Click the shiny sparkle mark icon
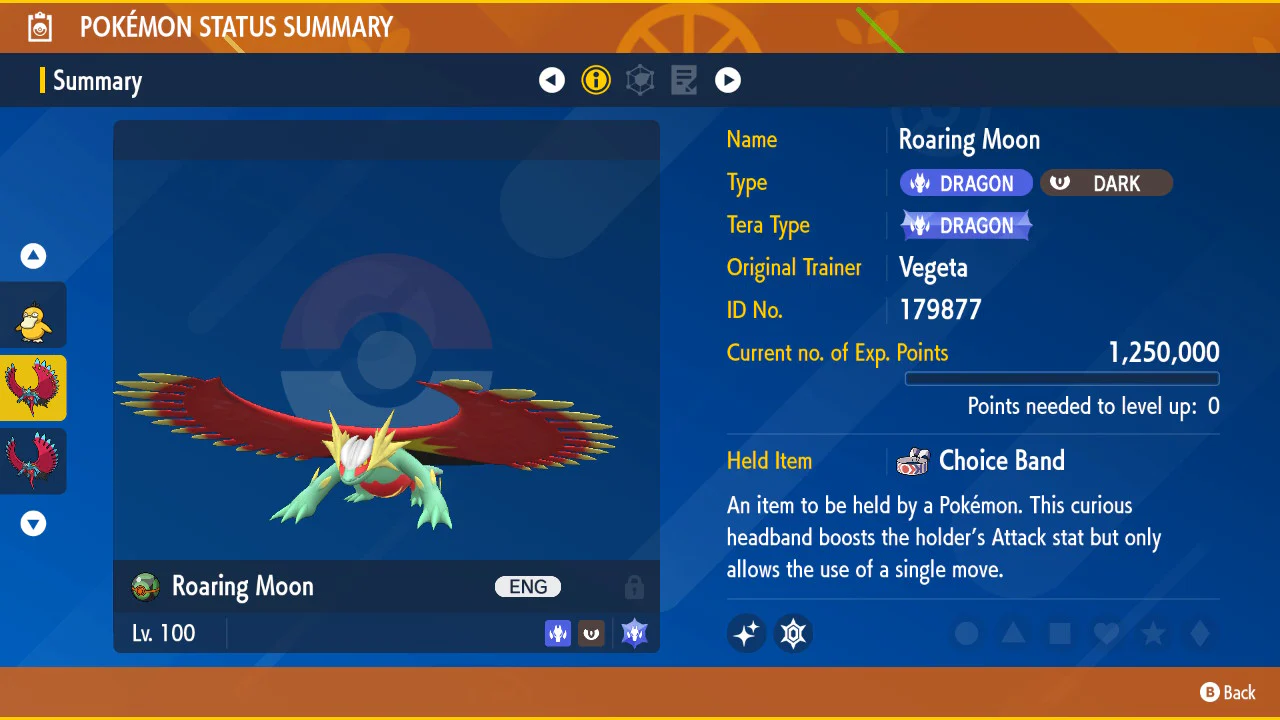 (747, 633)
